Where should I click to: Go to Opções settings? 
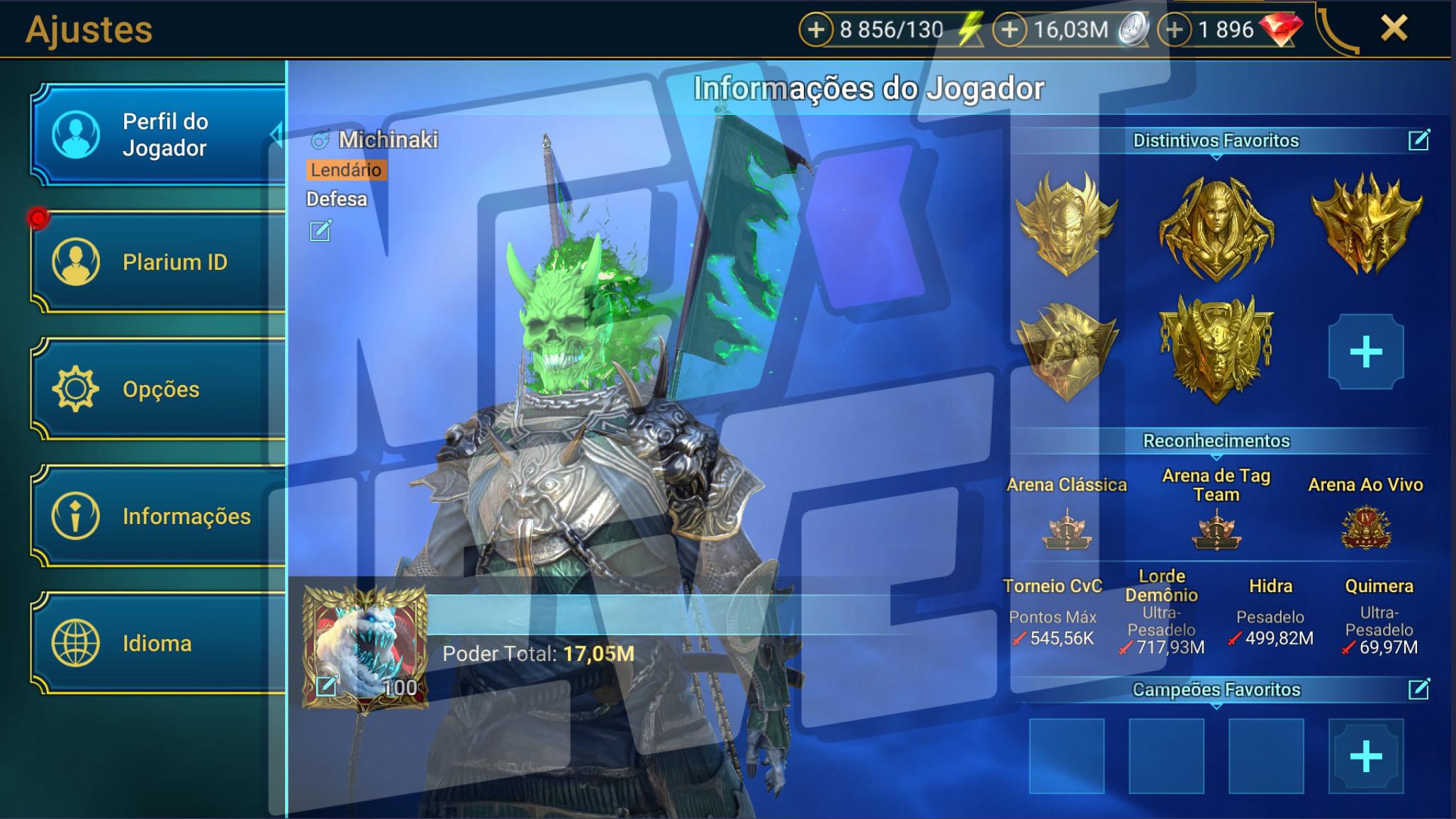pos(157,389)
